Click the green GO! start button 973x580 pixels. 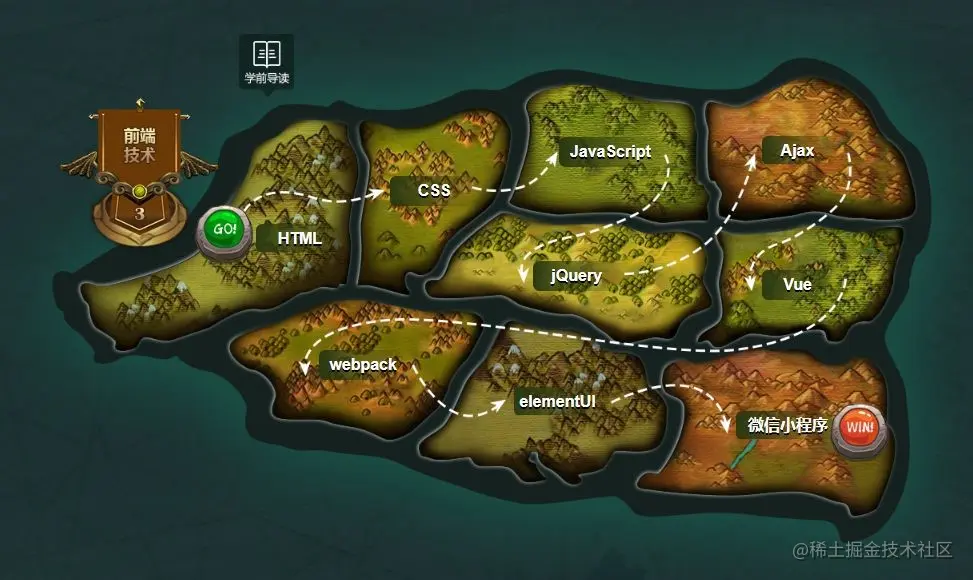pyautogui.click(x=226, y=230)
